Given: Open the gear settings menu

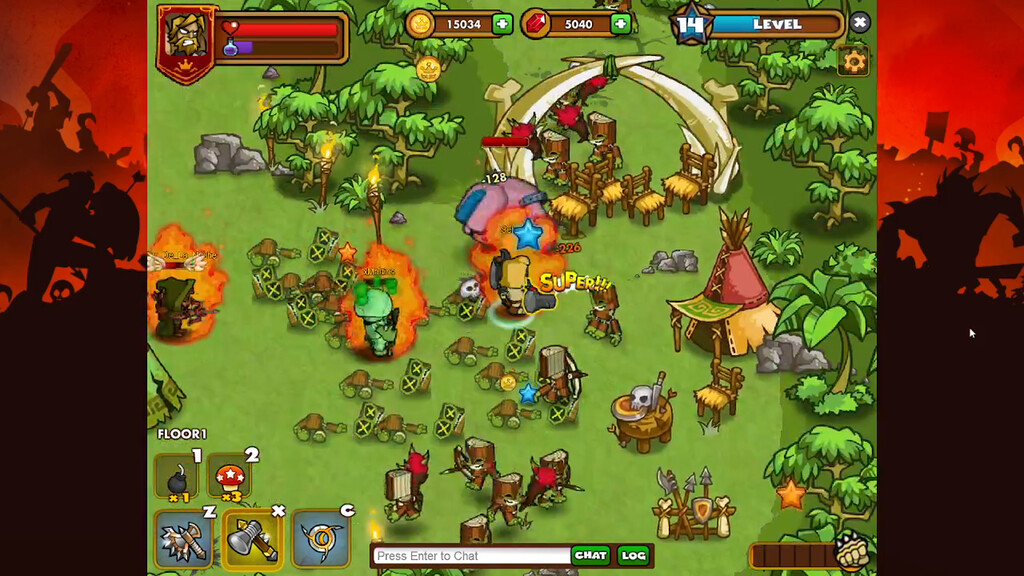Looking at the screenshot, I should click(x=853, y=61).
